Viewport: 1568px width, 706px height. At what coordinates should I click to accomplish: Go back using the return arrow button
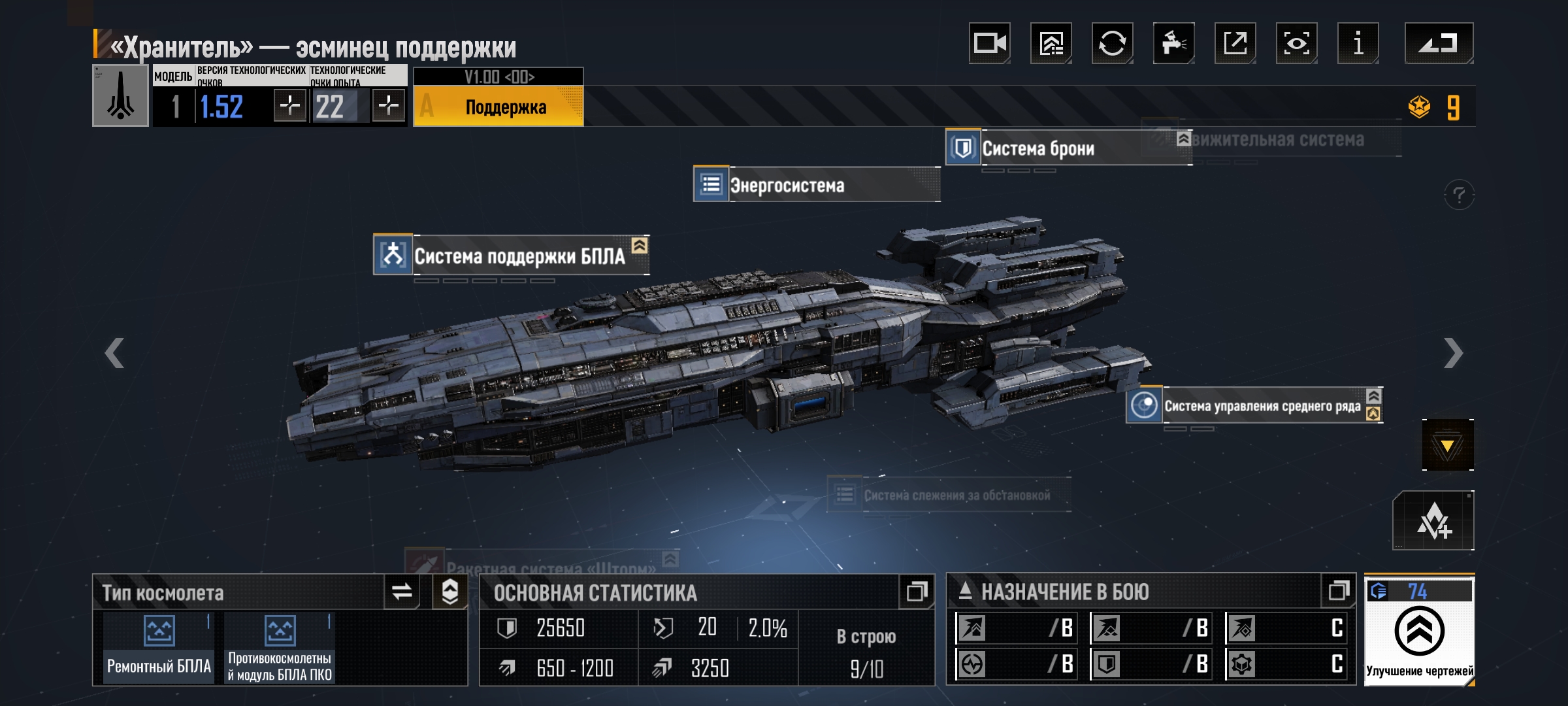tap(1439, 44)
